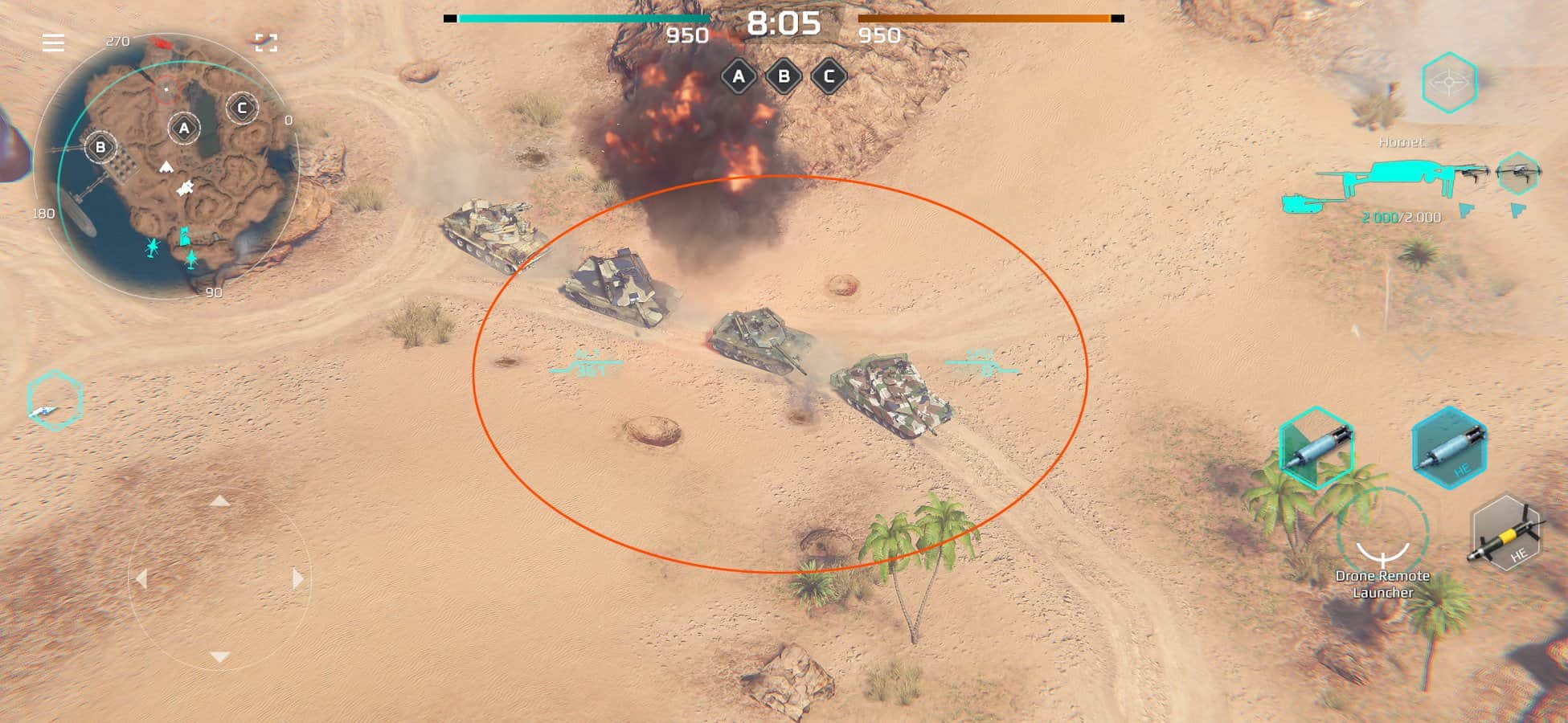1568x723 pixels.
Task: Tap the movement pad down arrow
Action: 219,657
